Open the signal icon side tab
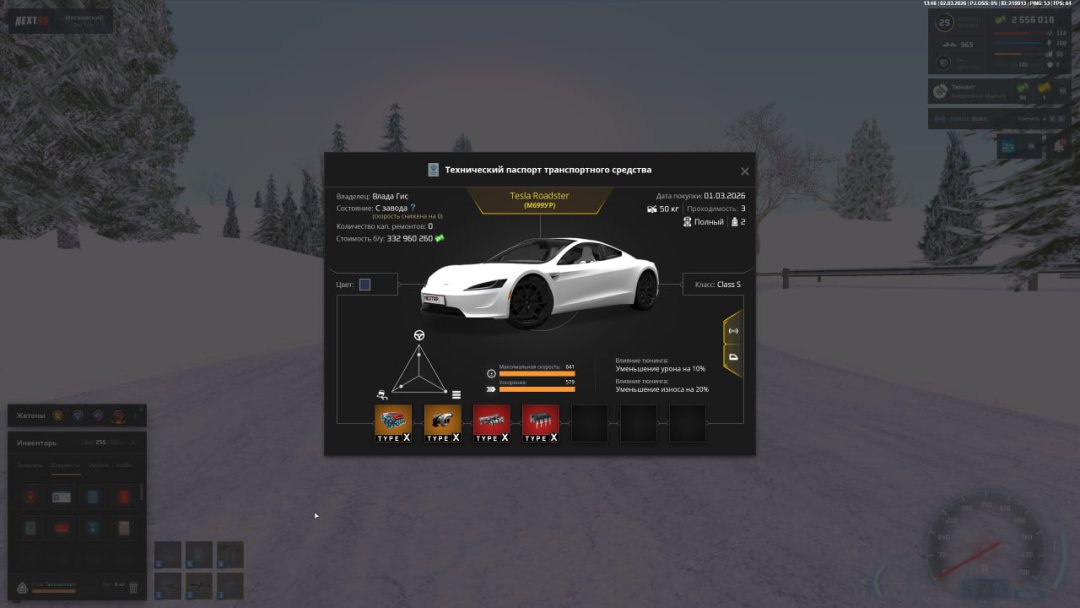The image size is (1080, 608). pyautogui.click(x=733, y=330)
